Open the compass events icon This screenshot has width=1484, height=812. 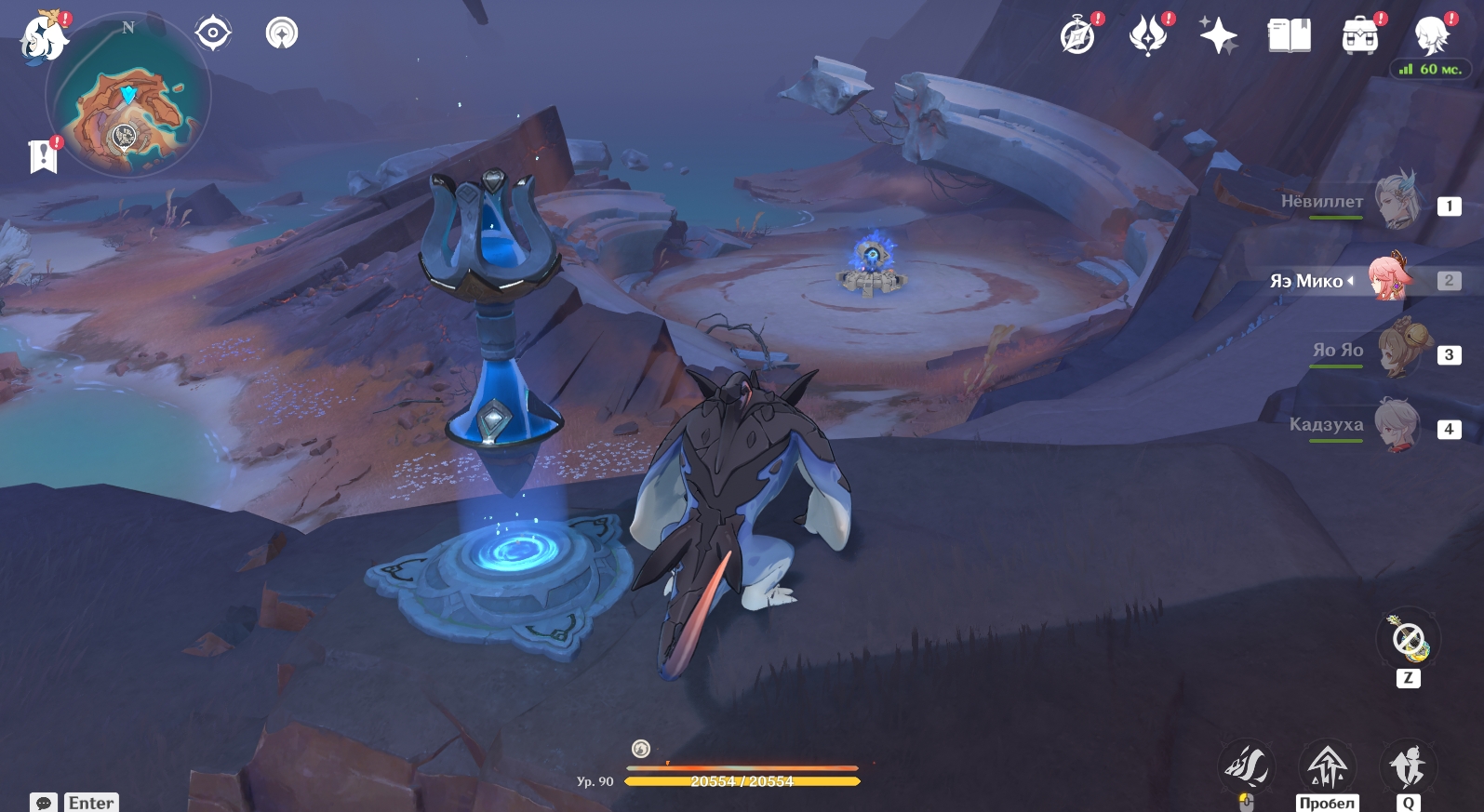[1077, 36]
